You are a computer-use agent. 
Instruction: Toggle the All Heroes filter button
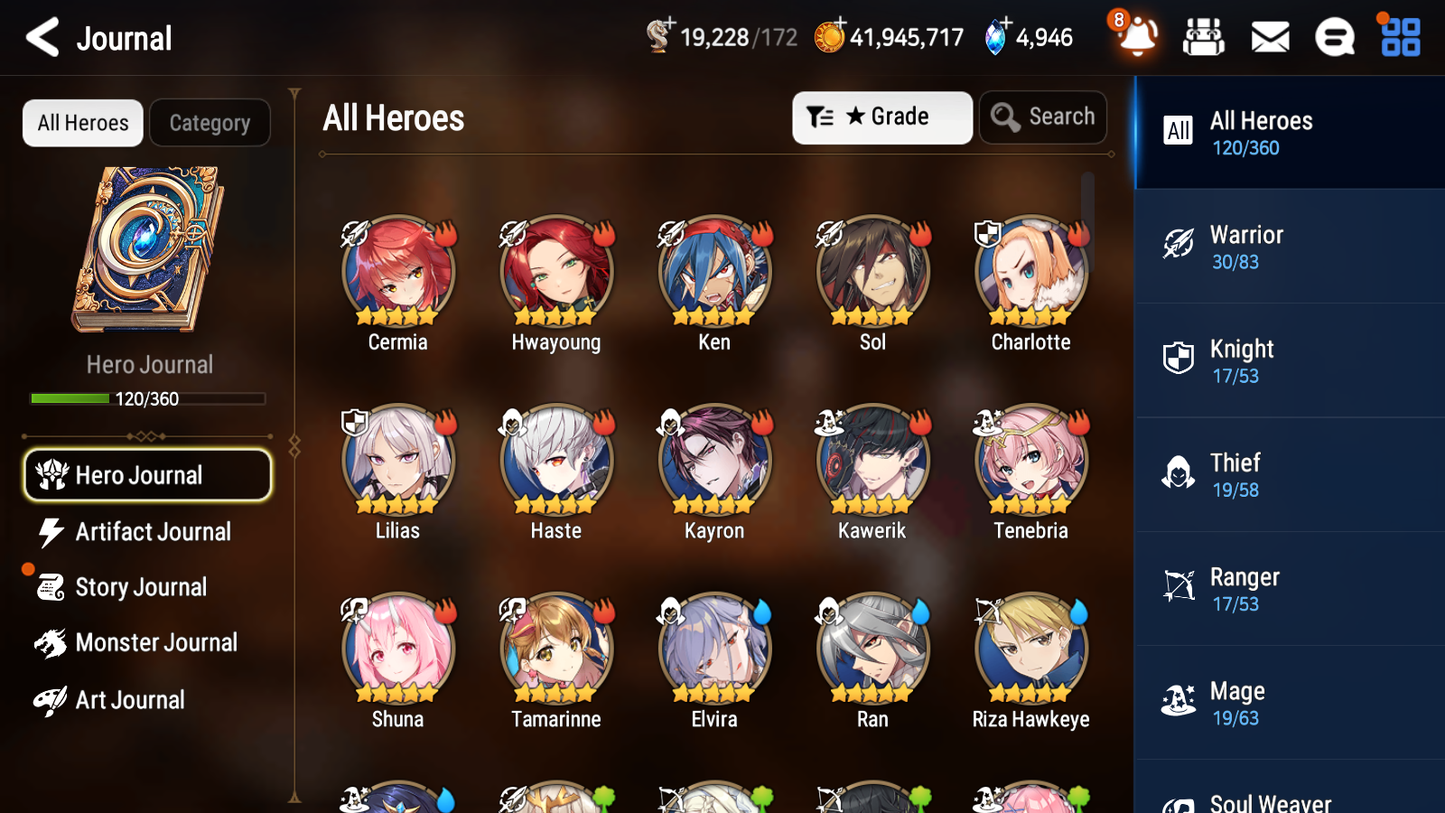point(82,122)
